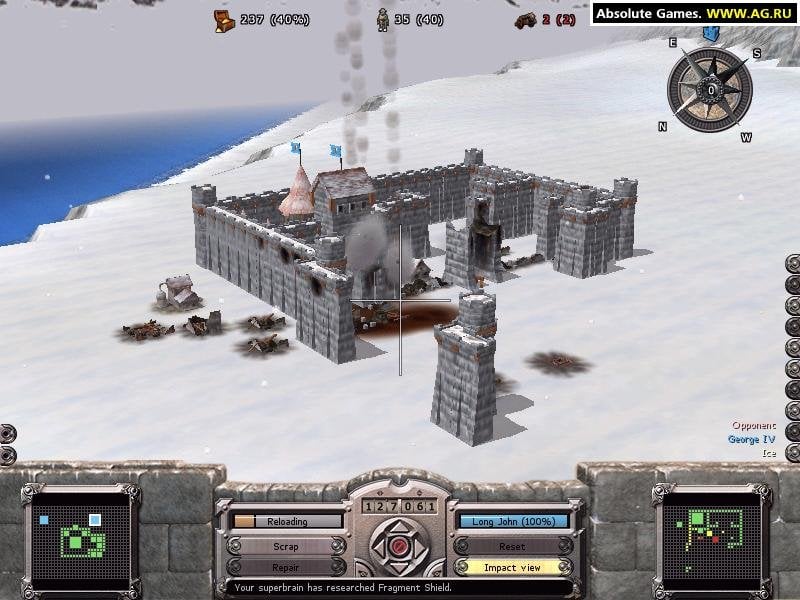Click the right arrow on the aiming pad

click(420, 546)
